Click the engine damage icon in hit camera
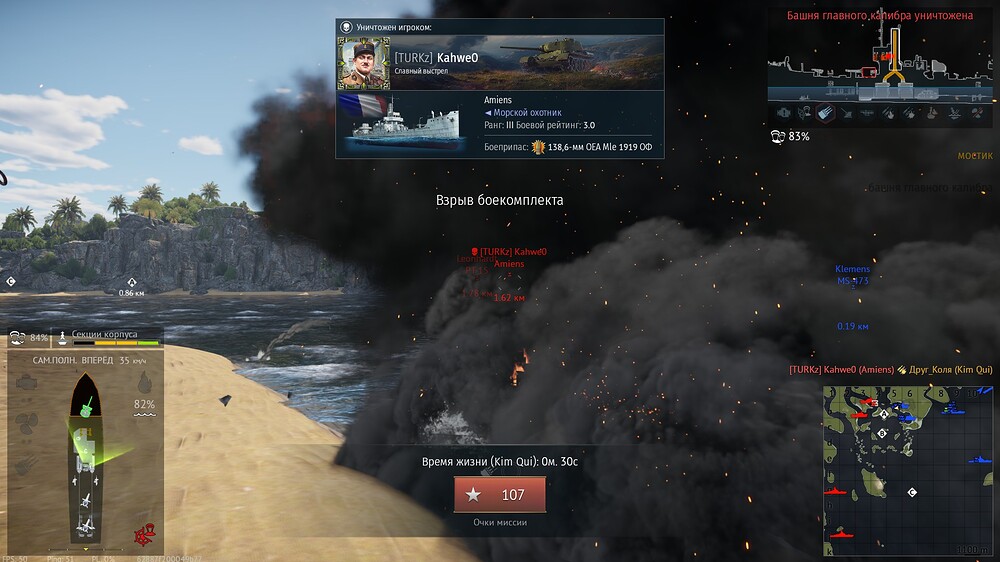Image resolution: width=1000 pixels, height=562 pixels. (x=785, y=113)
